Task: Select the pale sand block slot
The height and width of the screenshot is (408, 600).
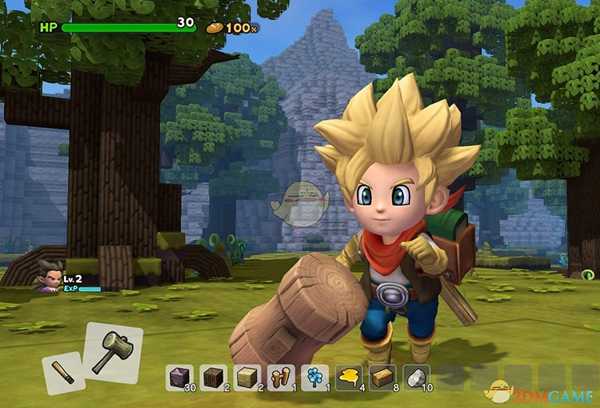Action: click(x=250, y=375)
